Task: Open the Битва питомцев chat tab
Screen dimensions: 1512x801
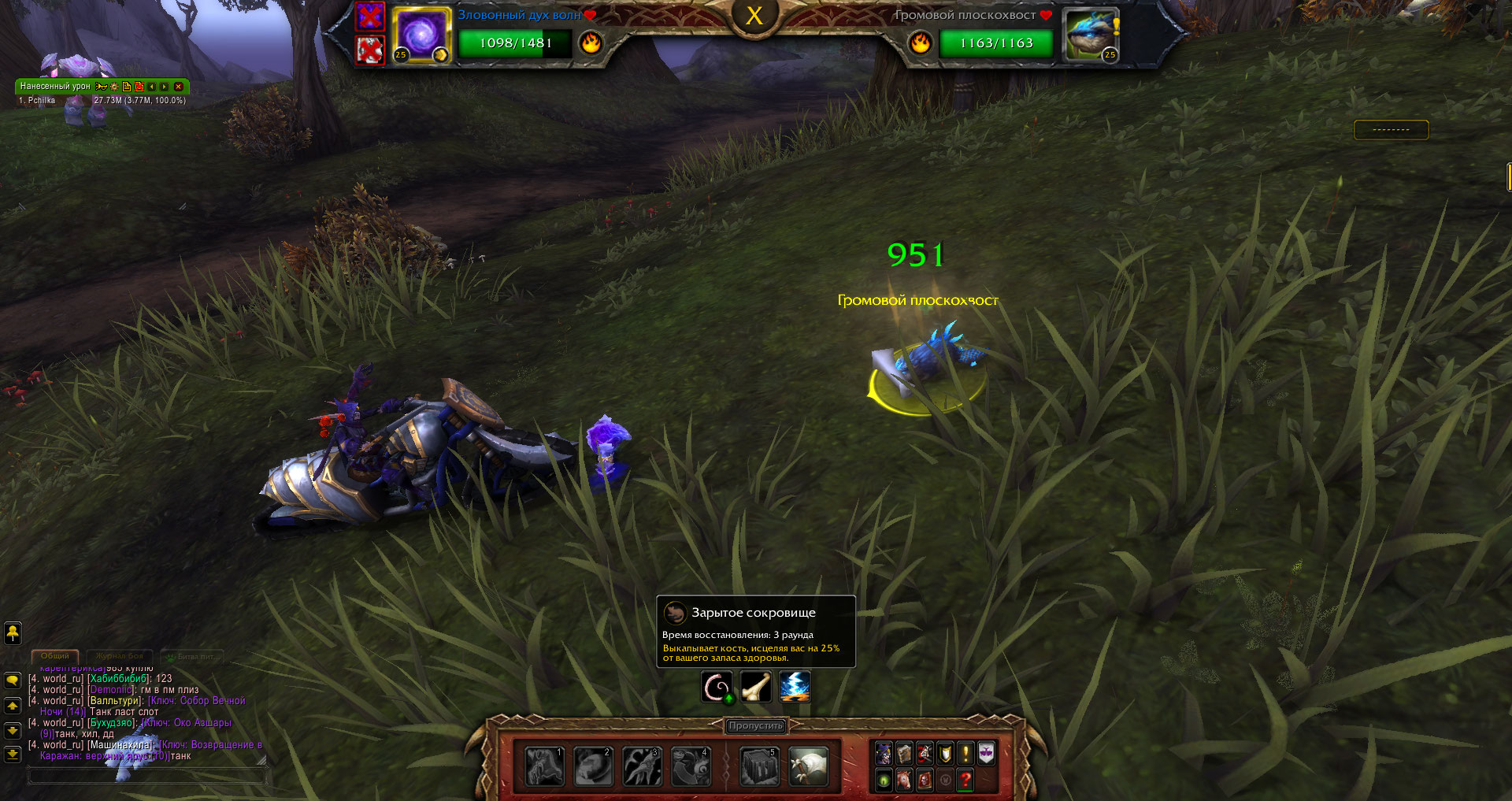Action: coord(194,656)
